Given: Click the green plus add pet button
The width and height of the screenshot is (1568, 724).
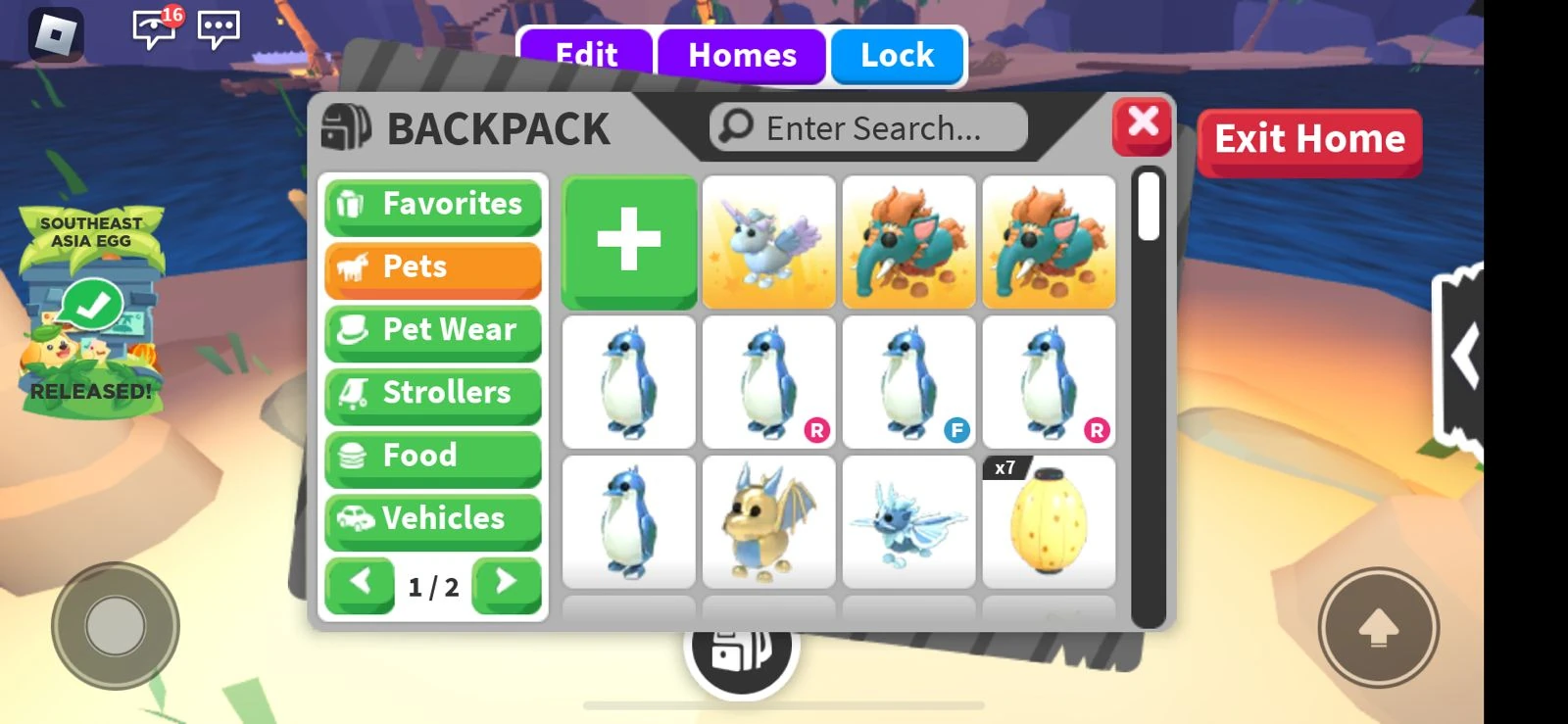Looking at the screenshot, I should pyautogui.click(x=628, y=241).
